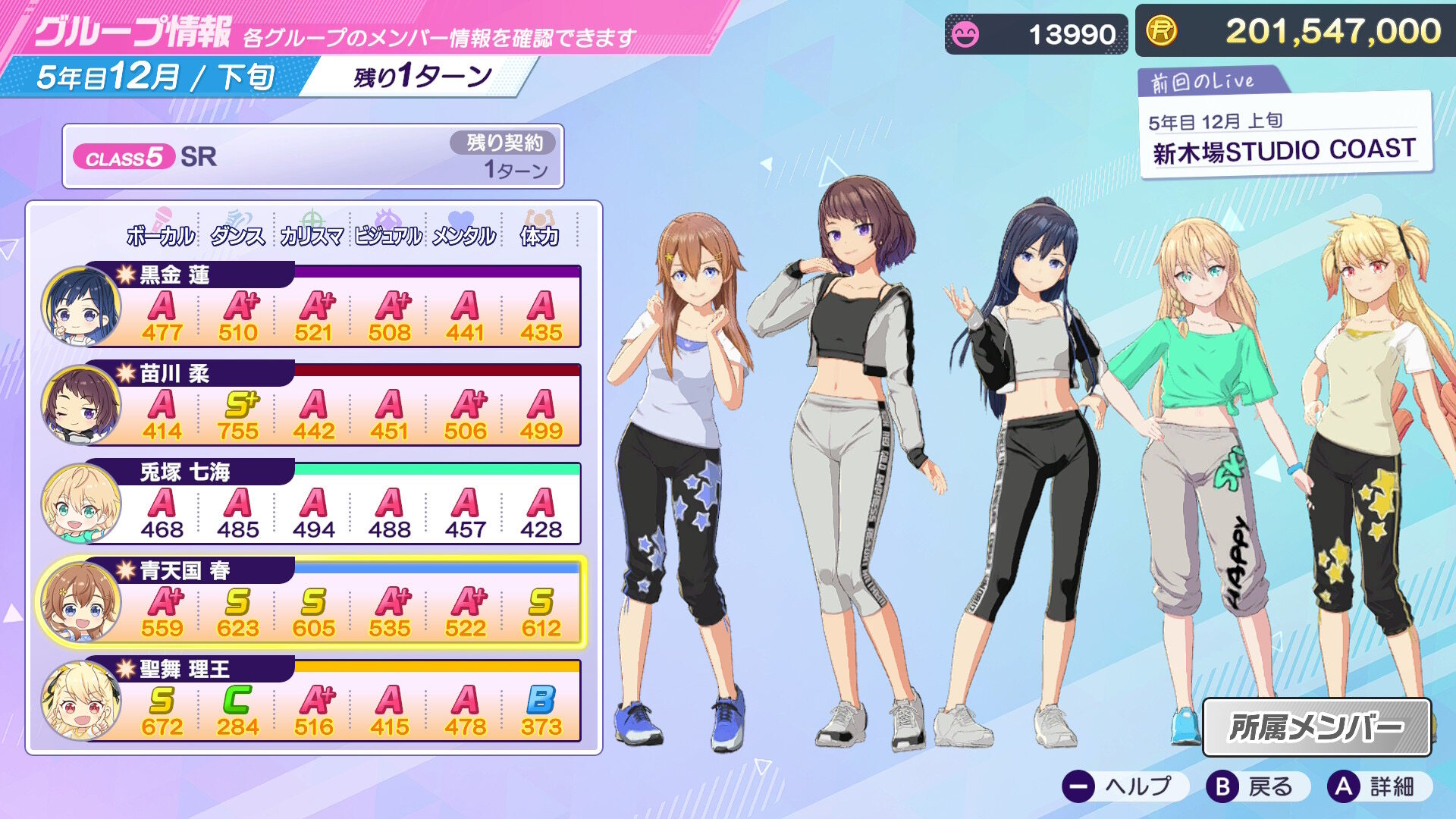1456x819 pixels.
Task: Click the CLASS5 SR group panel
Action: [x=312, y=156]
